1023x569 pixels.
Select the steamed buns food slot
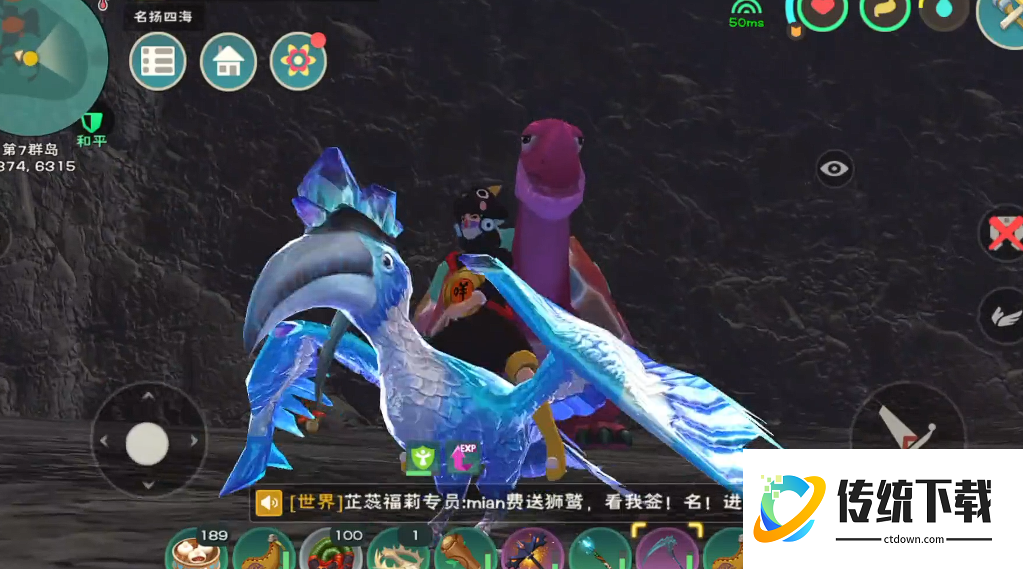[x=195, y=553]
